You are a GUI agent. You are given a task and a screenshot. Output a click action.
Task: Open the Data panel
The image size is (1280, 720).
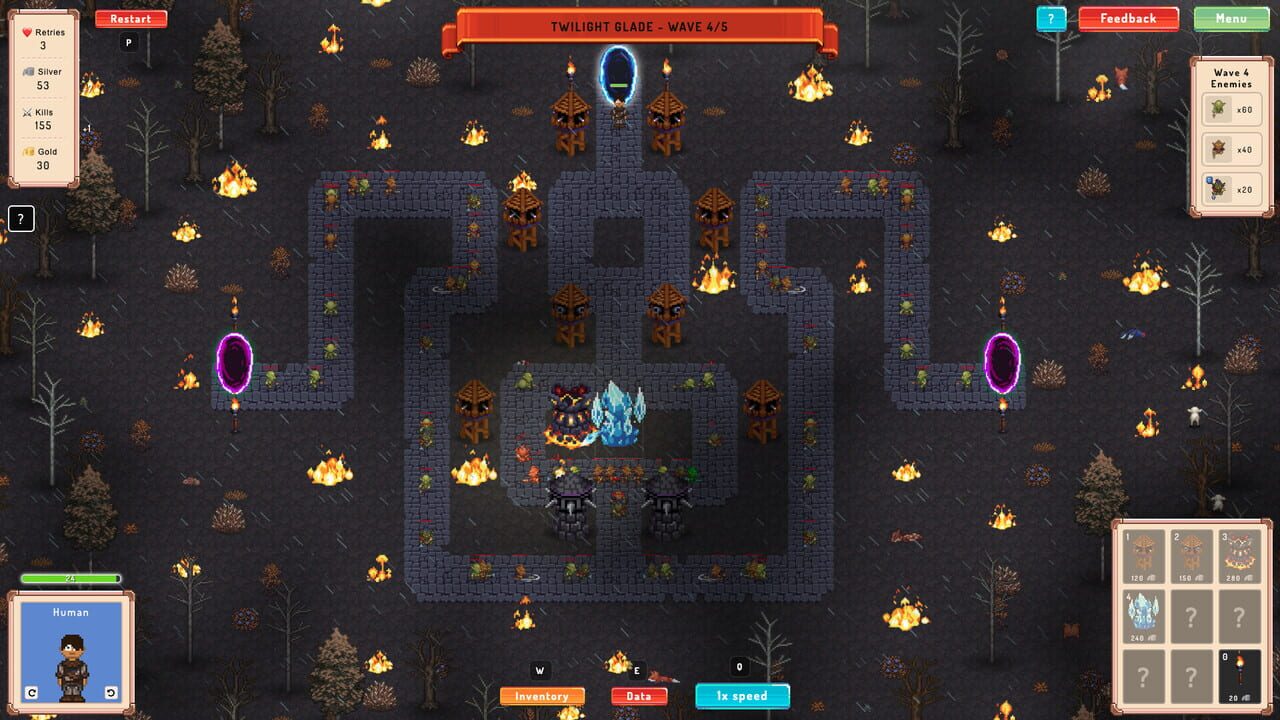[x=639, y=695]
